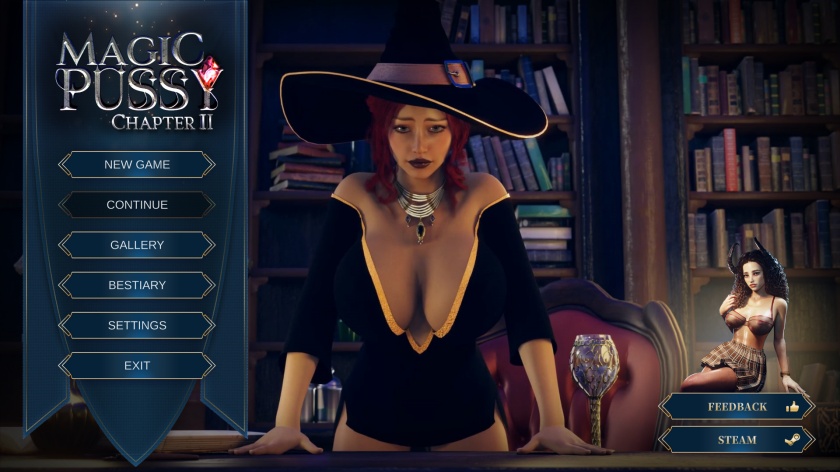Click the Feedback button

pos(737,407)
